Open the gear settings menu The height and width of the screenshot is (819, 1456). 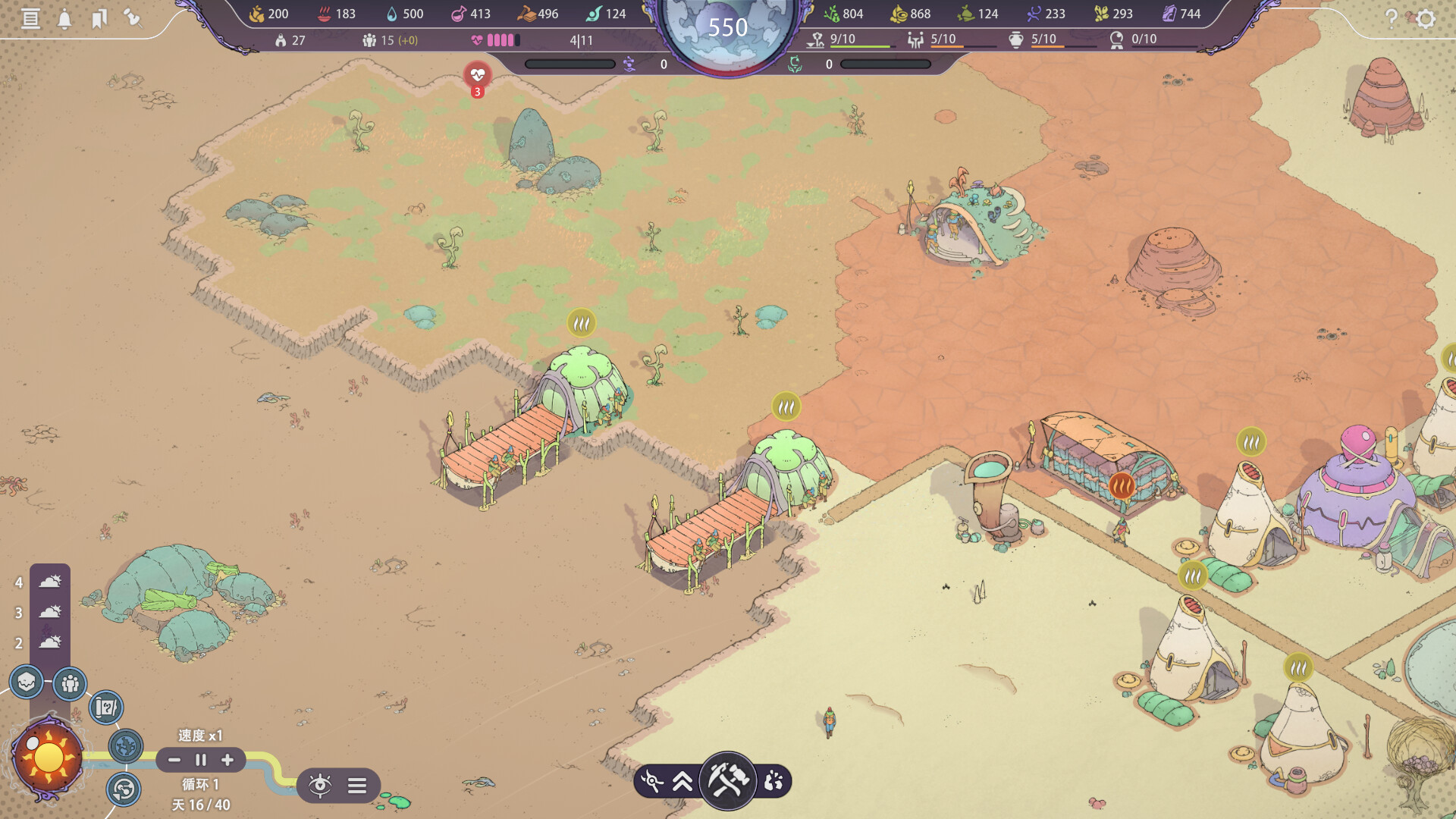(x=1426, y=18)
